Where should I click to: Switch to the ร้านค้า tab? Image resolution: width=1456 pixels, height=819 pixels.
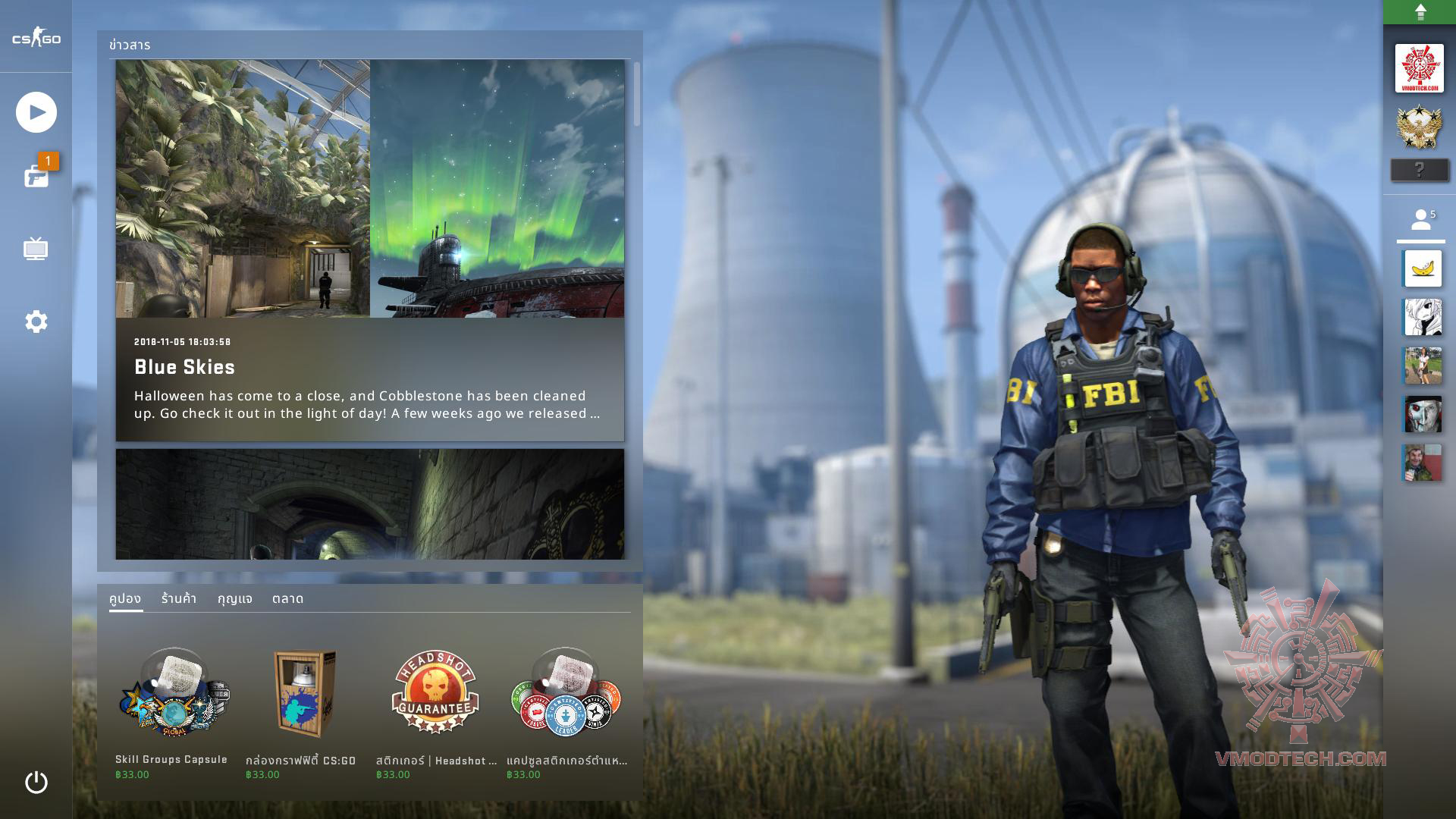click(x=179, y=598)
